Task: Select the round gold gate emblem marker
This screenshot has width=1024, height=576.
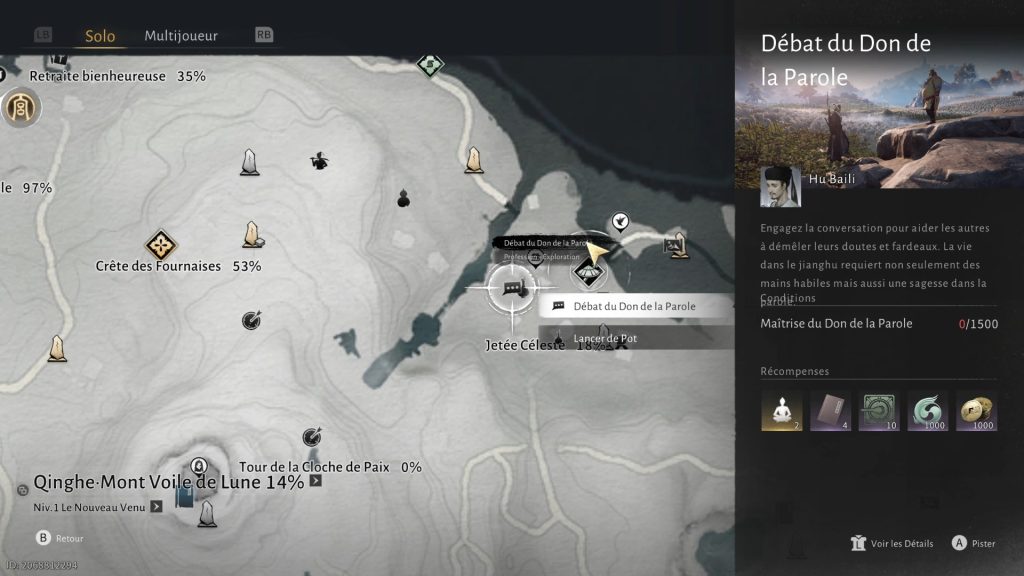Action: [x=20, y=107]
